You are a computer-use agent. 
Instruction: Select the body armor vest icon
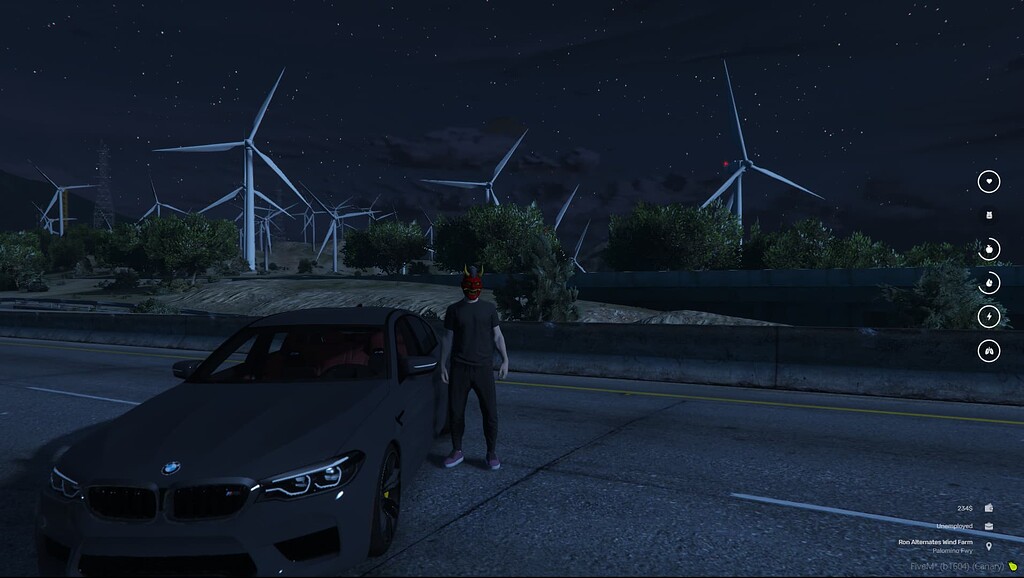click(x=988, y=215)
